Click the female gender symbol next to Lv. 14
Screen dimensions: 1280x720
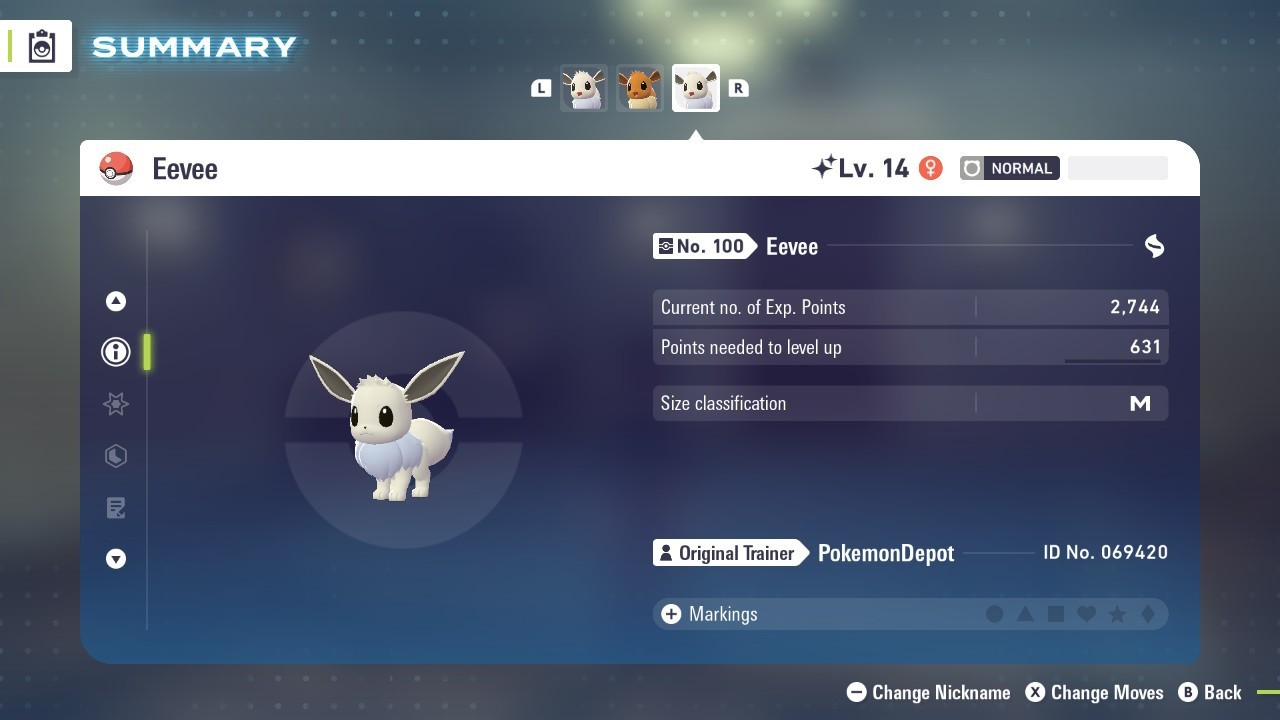click(930, 168)
